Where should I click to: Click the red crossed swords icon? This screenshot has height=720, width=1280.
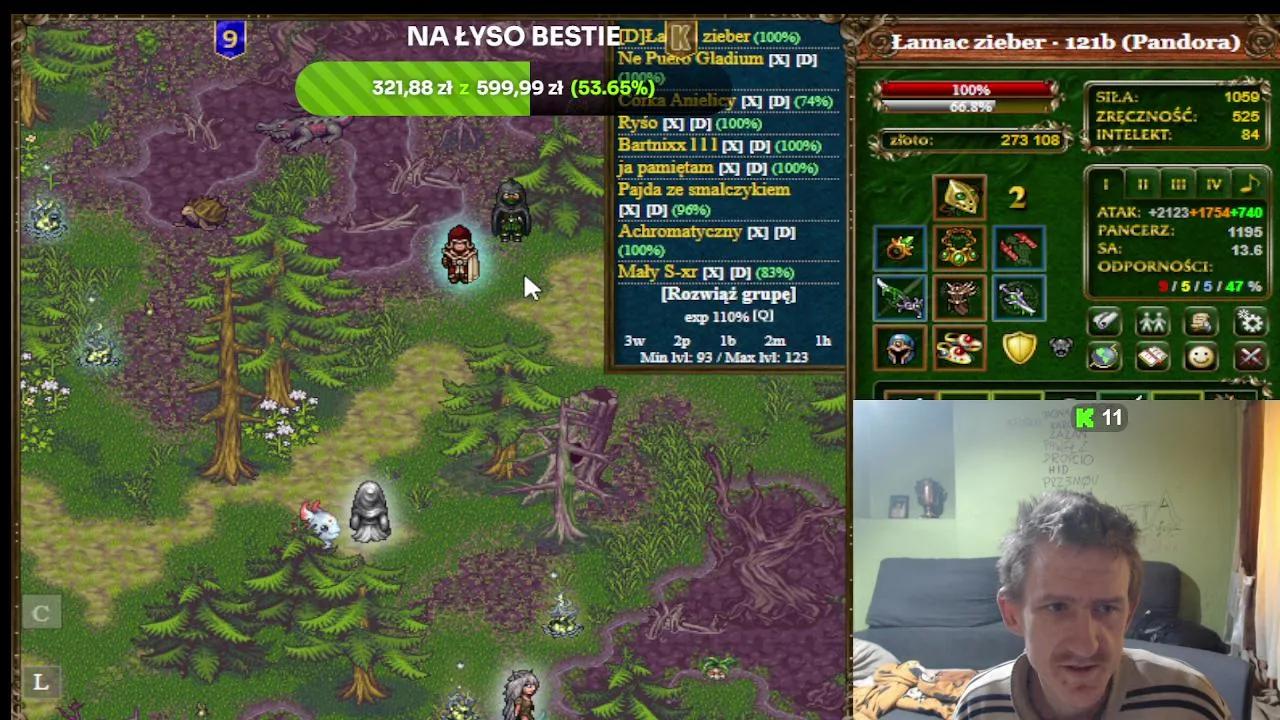point(1250,357)
